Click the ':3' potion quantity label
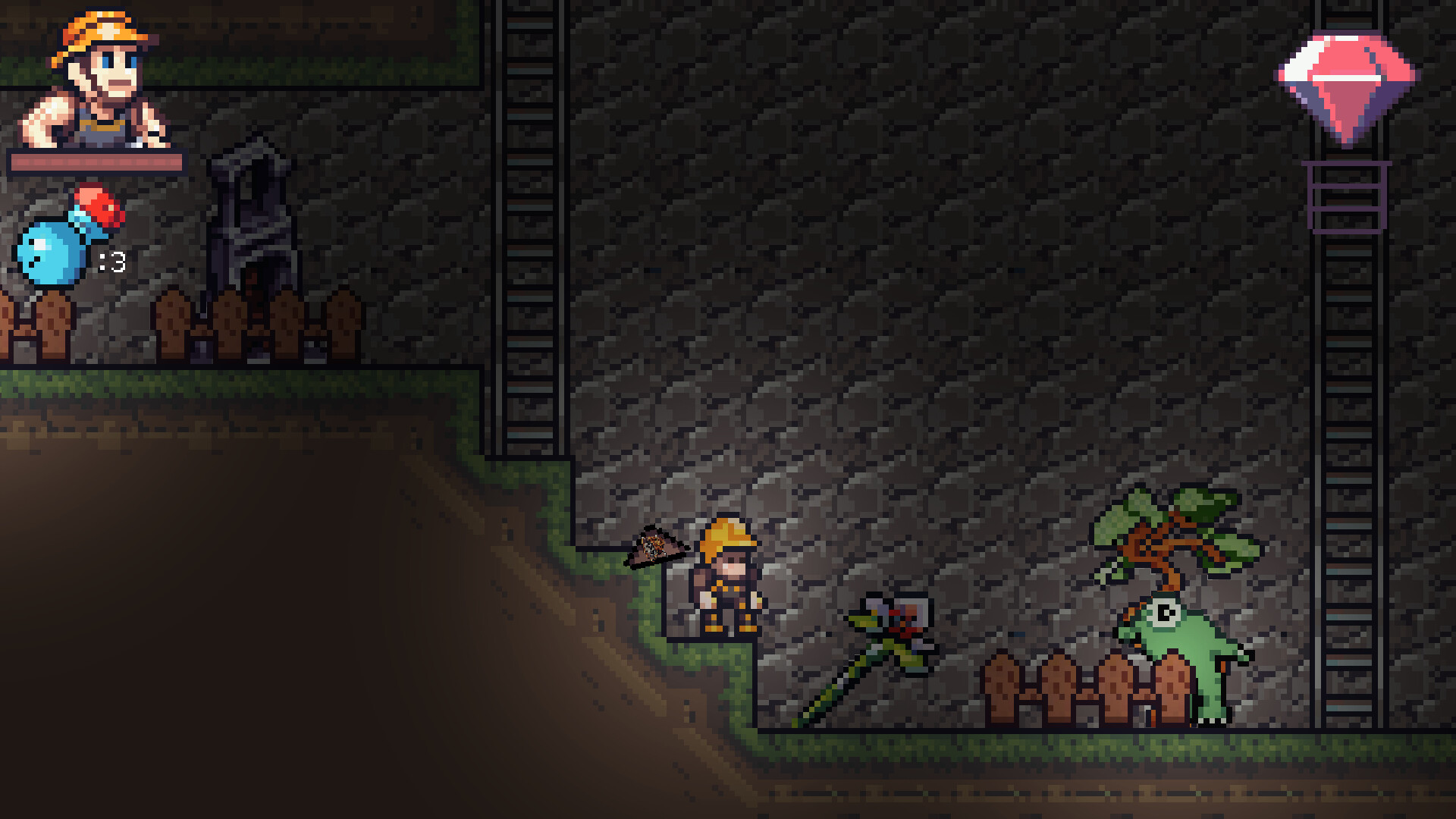Viewport: 1456px width, 819px height. click(x=114, y=262)
